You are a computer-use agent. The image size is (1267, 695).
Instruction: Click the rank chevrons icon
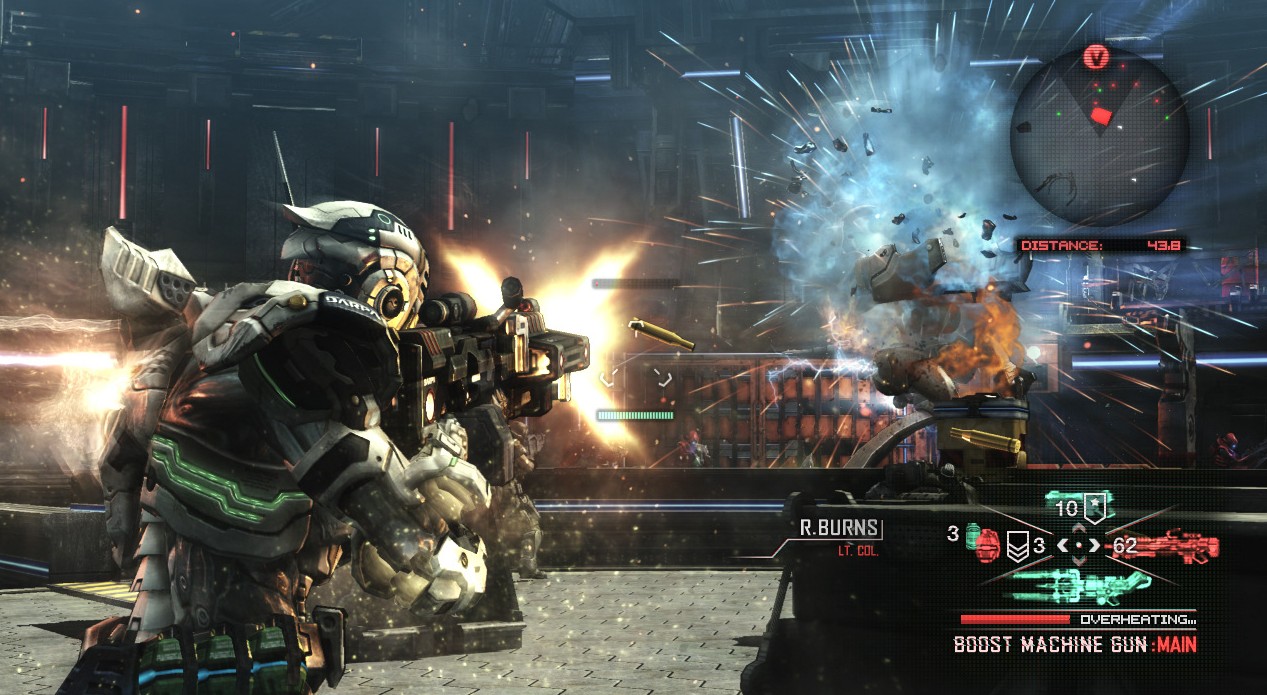click(x=1017, y=547)
